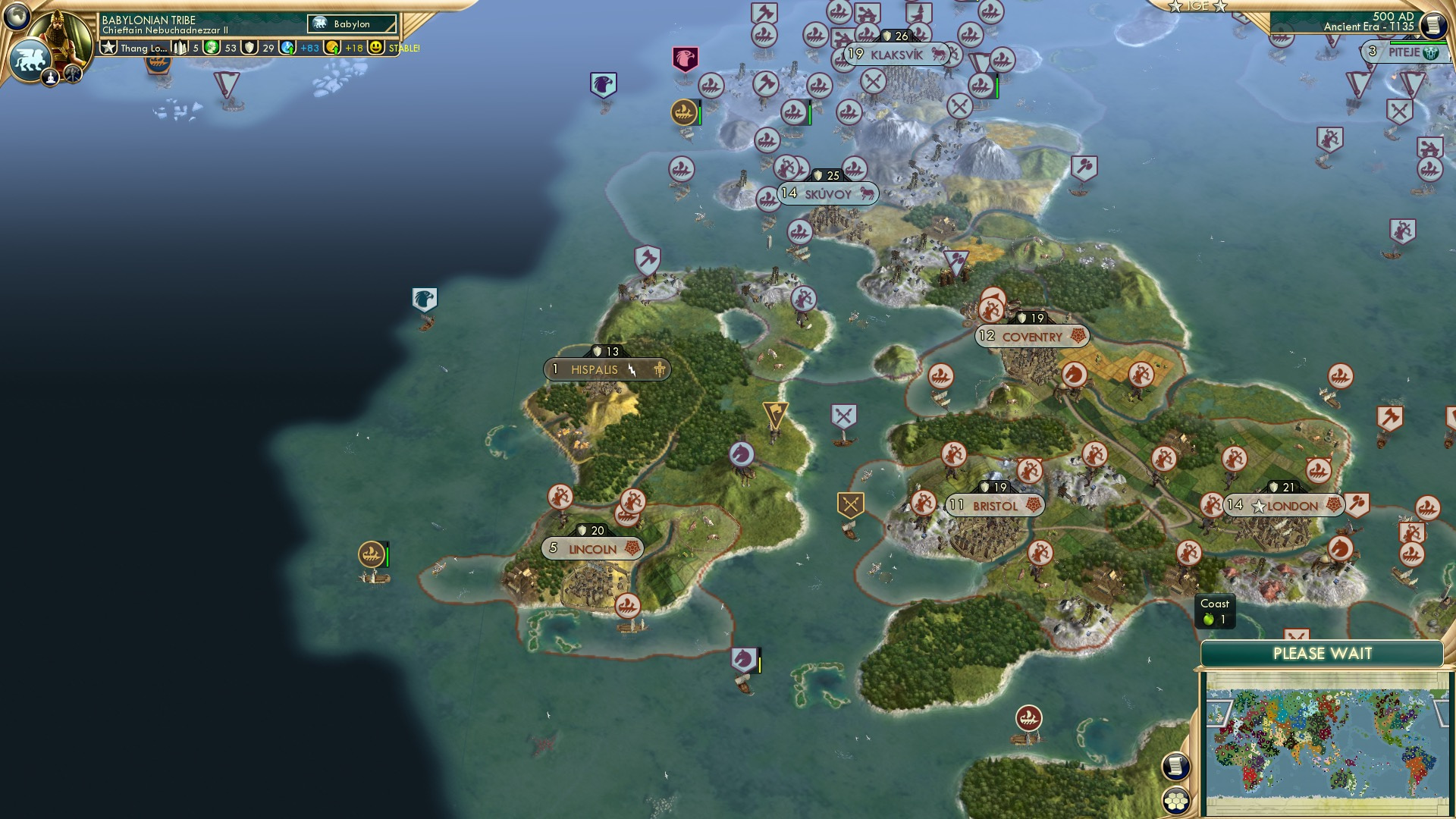Click the smiley happiness icon in the top bar

[x=376, y=48]
